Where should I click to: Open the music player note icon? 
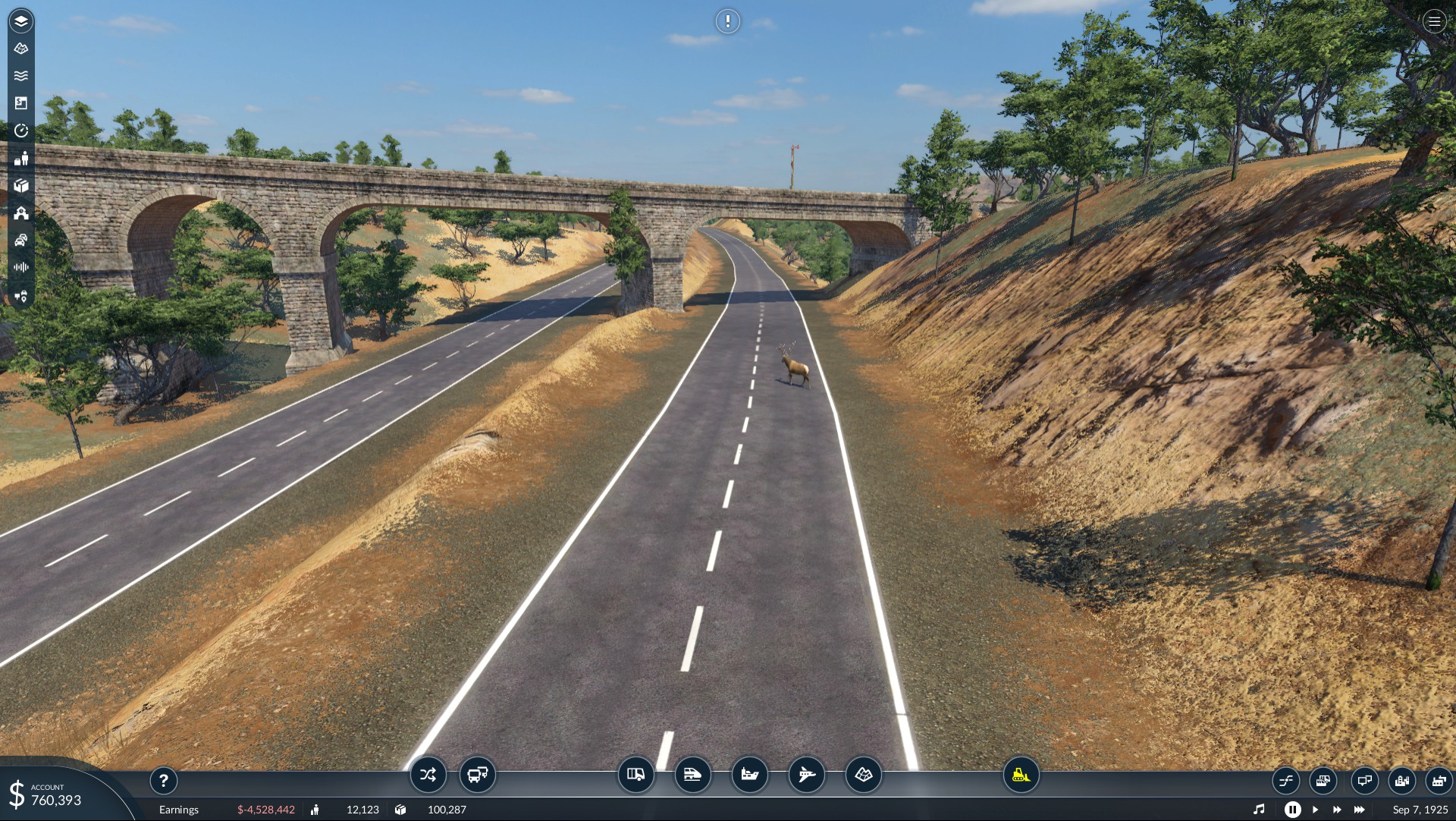click(1259, 810)
